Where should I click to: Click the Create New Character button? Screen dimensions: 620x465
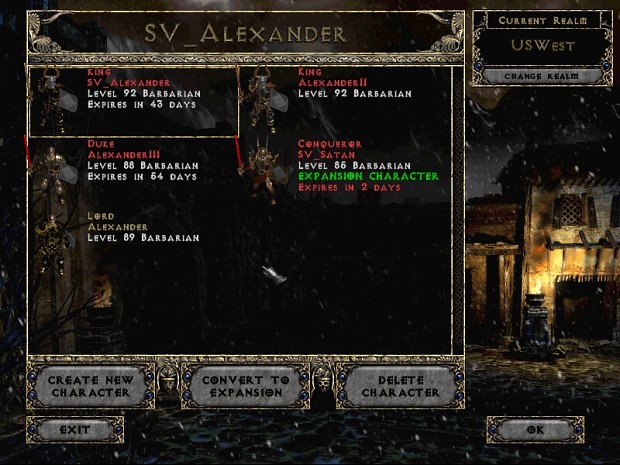(90, 386)
